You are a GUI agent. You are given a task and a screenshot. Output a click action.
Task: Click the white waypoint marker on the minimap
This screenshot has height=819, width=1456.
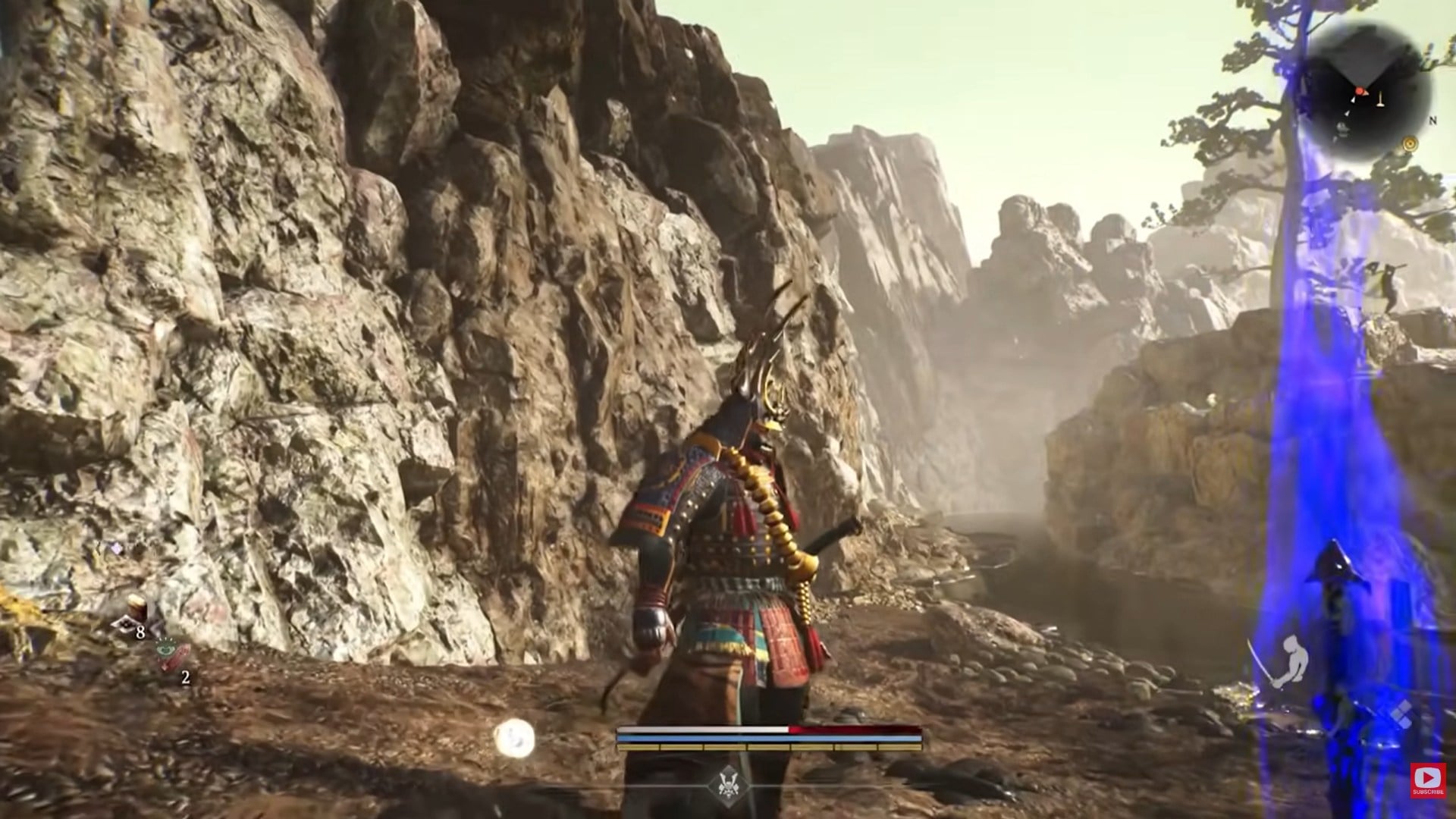click(1354, 100)
